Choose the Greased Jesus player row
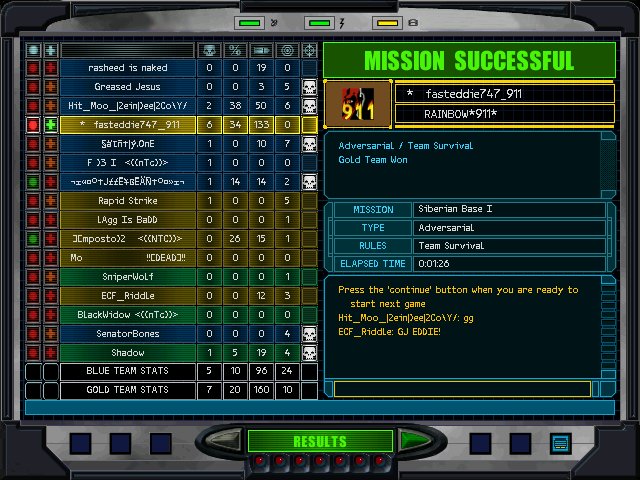Viewport: 640px width, 480px height. (128, 87)
